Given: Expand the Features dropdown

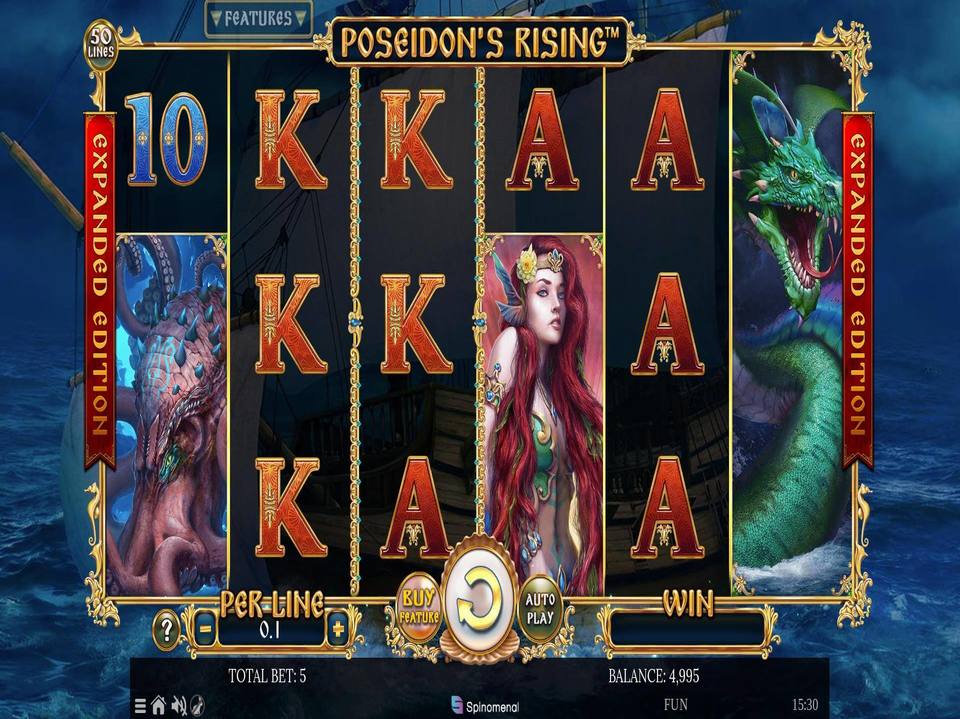Looking at the screenshot, I should click(258, 18).
